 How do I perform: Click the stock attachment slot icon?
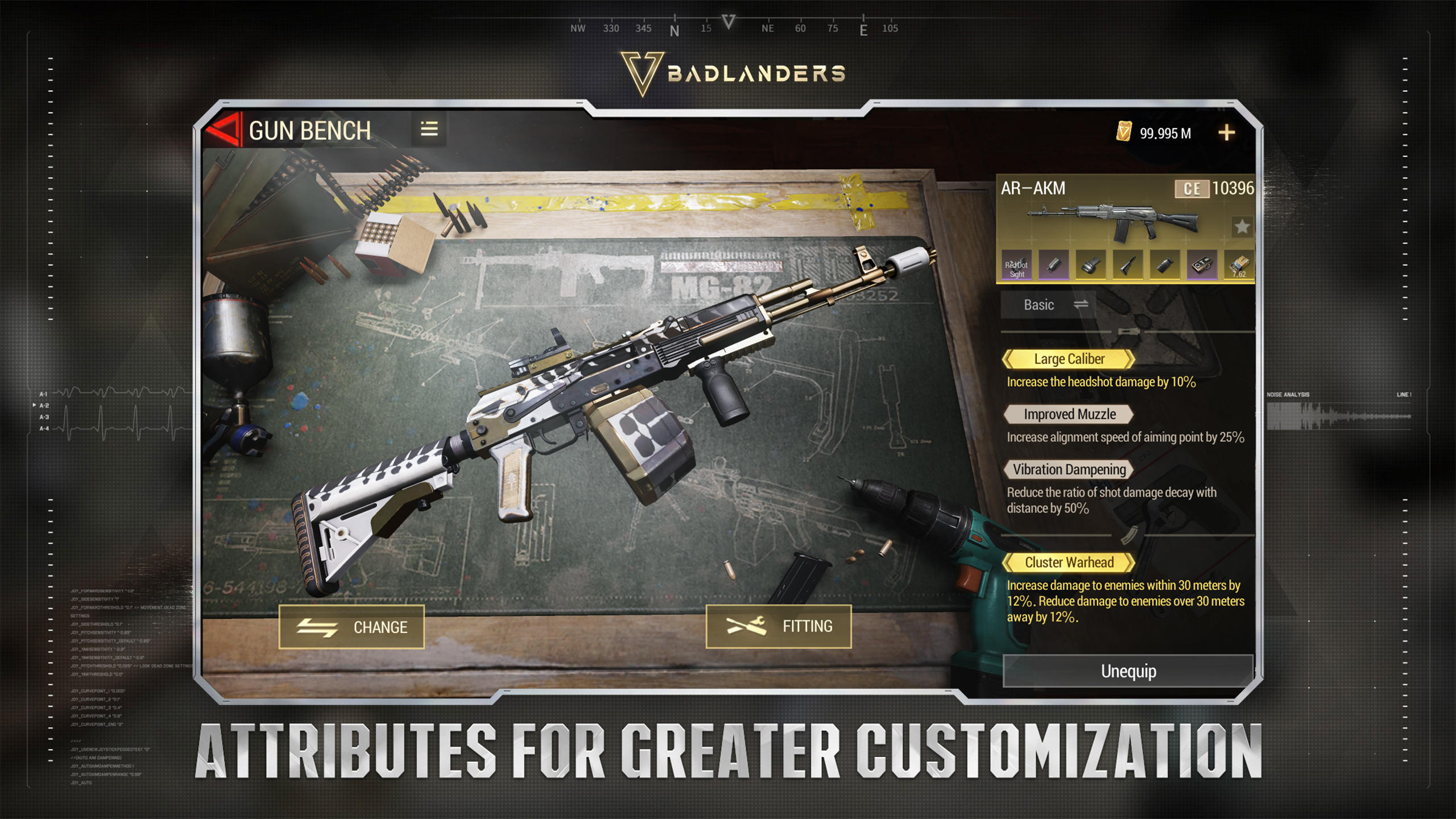(x=1127, y=266)
